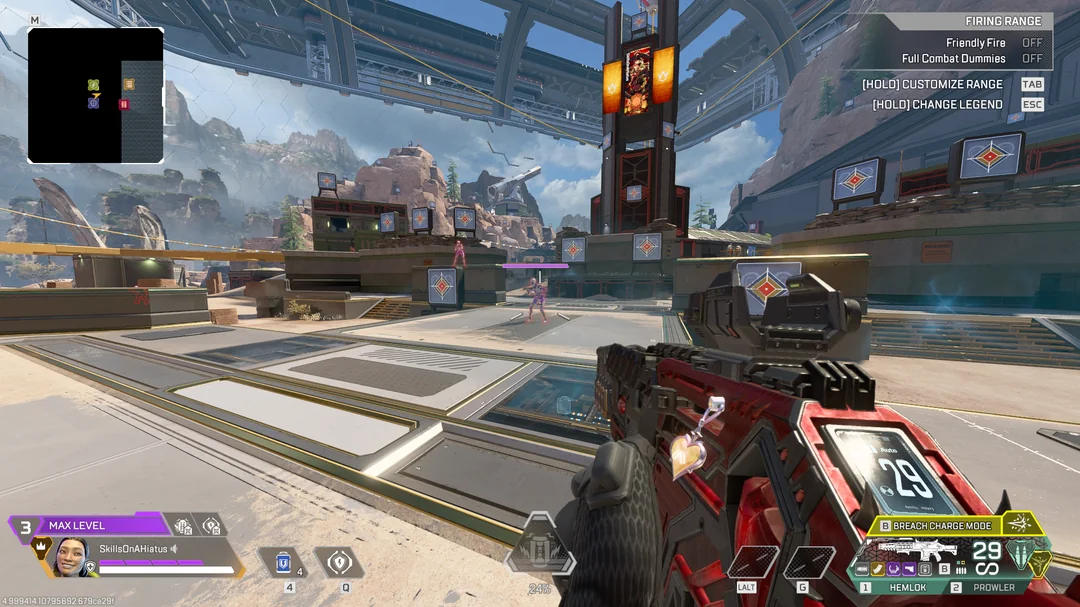Screen dimensions: 1080x607
Task: Switch to the Prowler weapon slot
Action: point(987,587)
